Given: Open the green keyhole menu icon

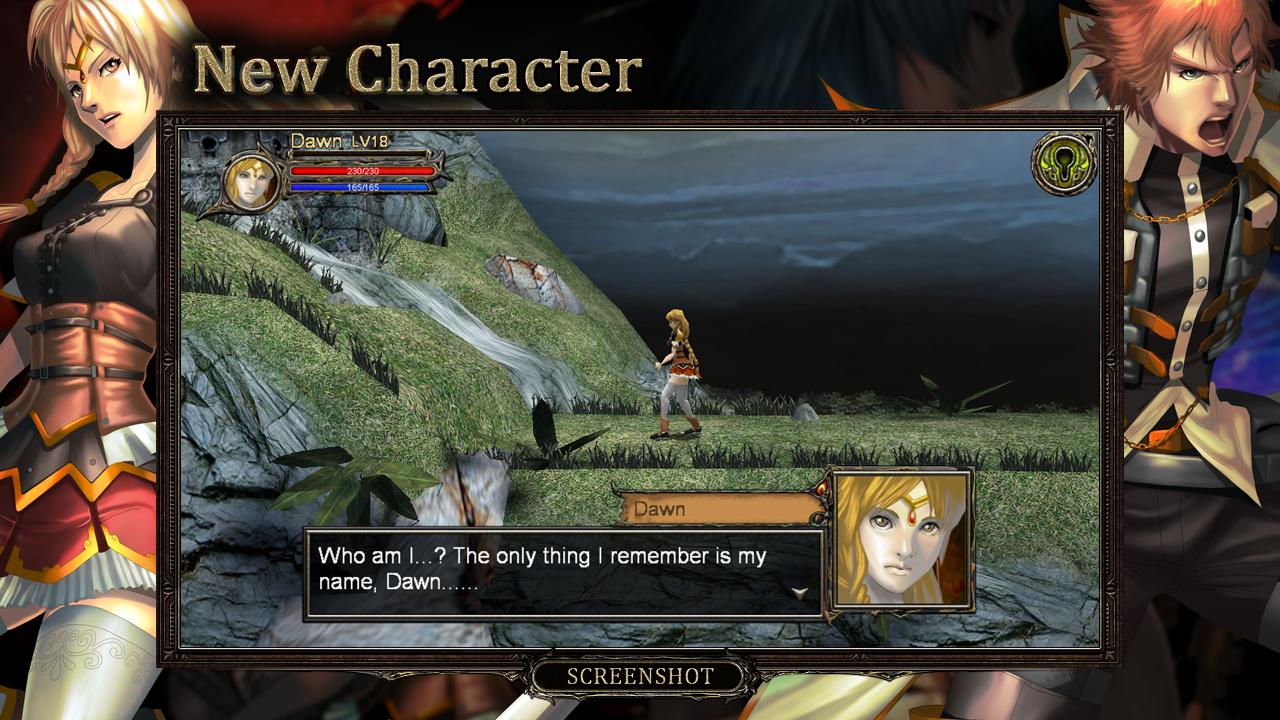Looking at the screenshot, I should pos(1064,163).
